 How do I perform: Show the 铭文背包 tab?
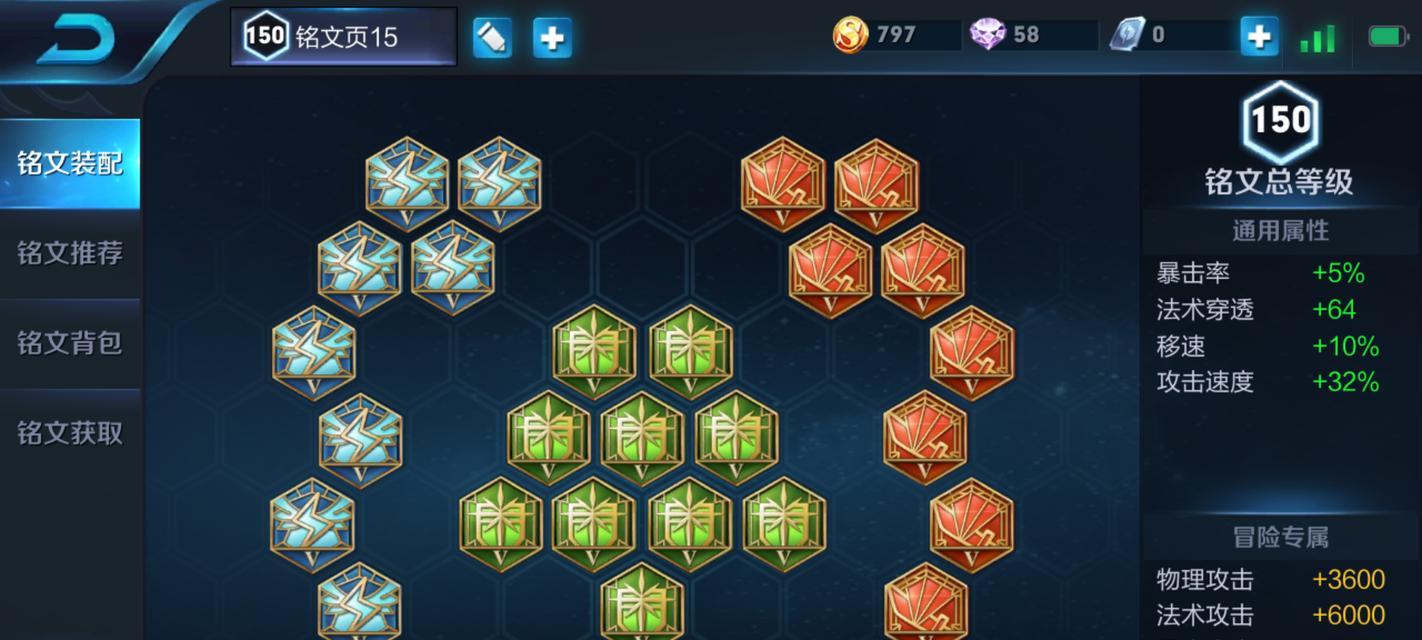70,343
